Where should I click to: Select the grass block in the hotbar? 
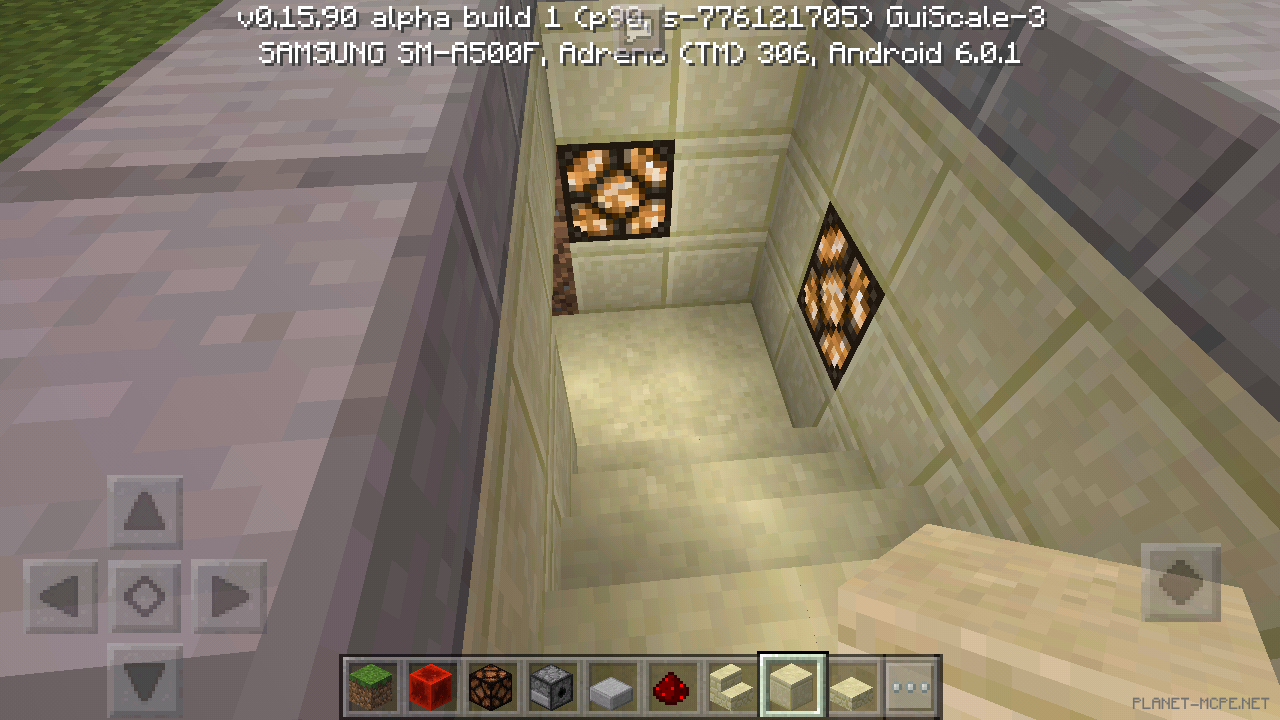point(370,686)
